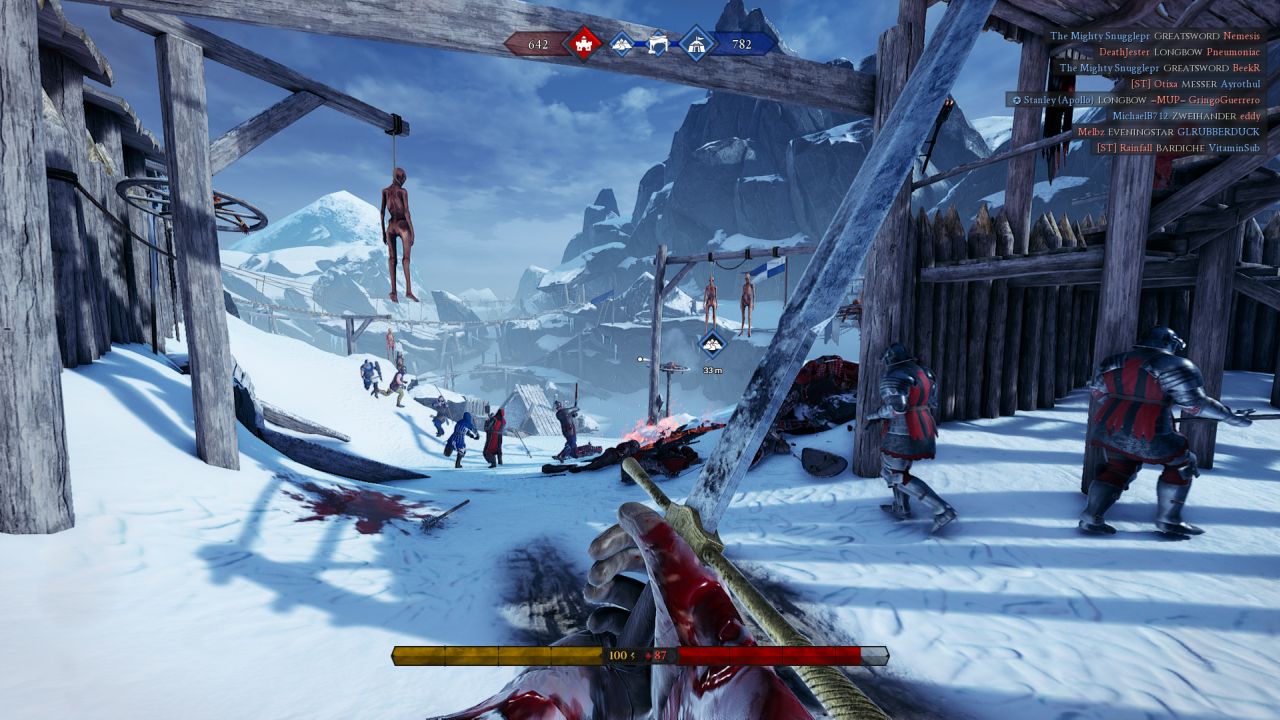Select the VitaminSub kill feed entry
Screen dimensions: 1280x720
1235,147
